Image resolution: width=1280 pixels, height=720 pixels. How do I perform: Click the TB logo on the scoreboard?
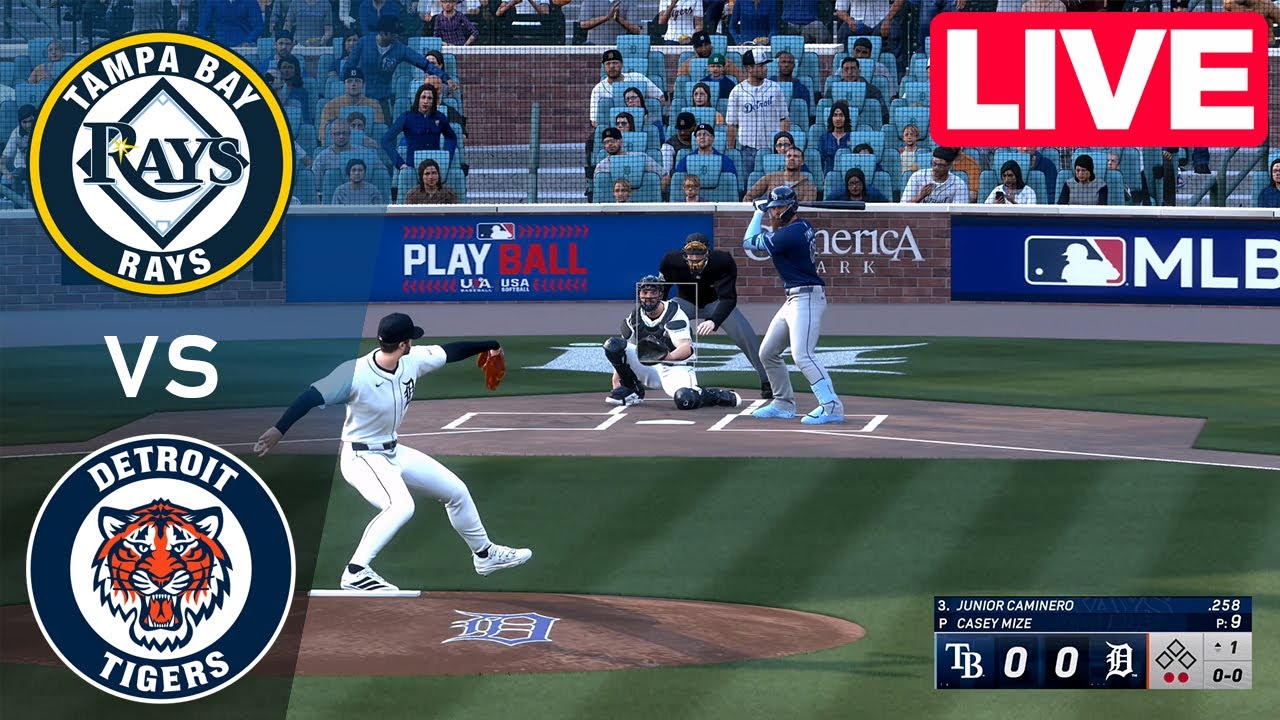(x=966, y=658)
